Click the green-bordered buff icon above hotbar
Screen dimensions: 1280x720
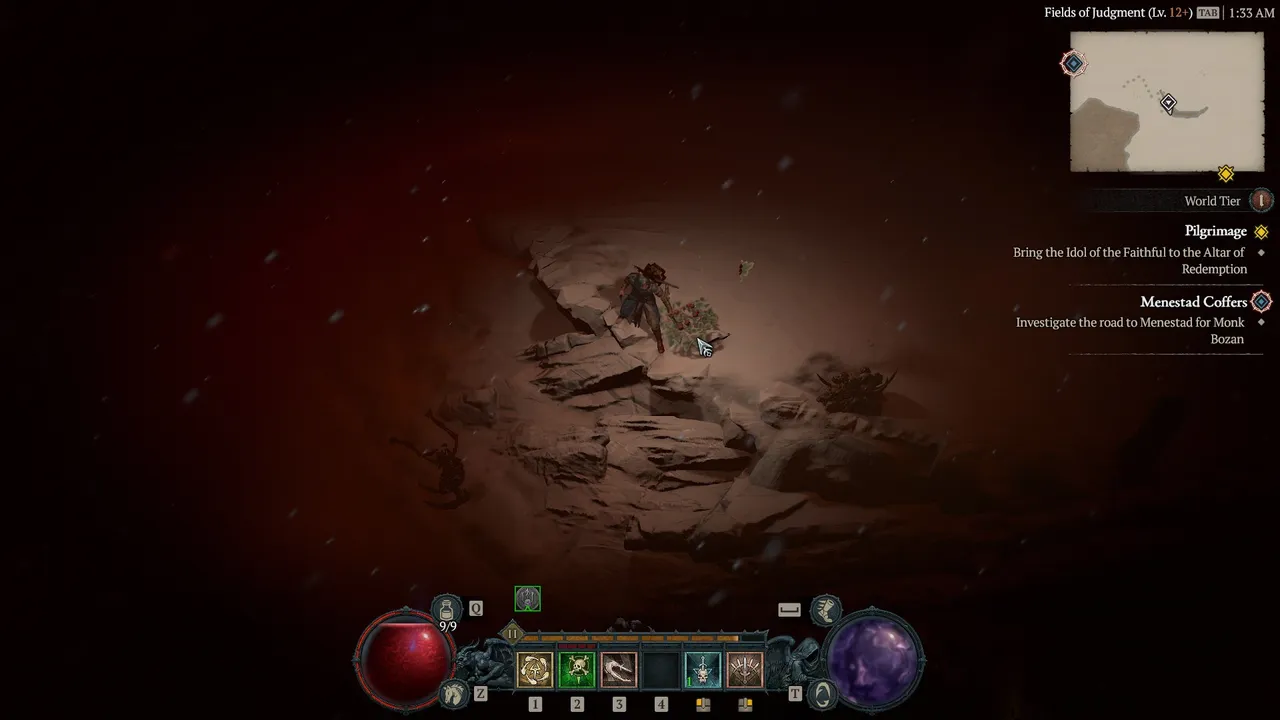tap(527, 599)
